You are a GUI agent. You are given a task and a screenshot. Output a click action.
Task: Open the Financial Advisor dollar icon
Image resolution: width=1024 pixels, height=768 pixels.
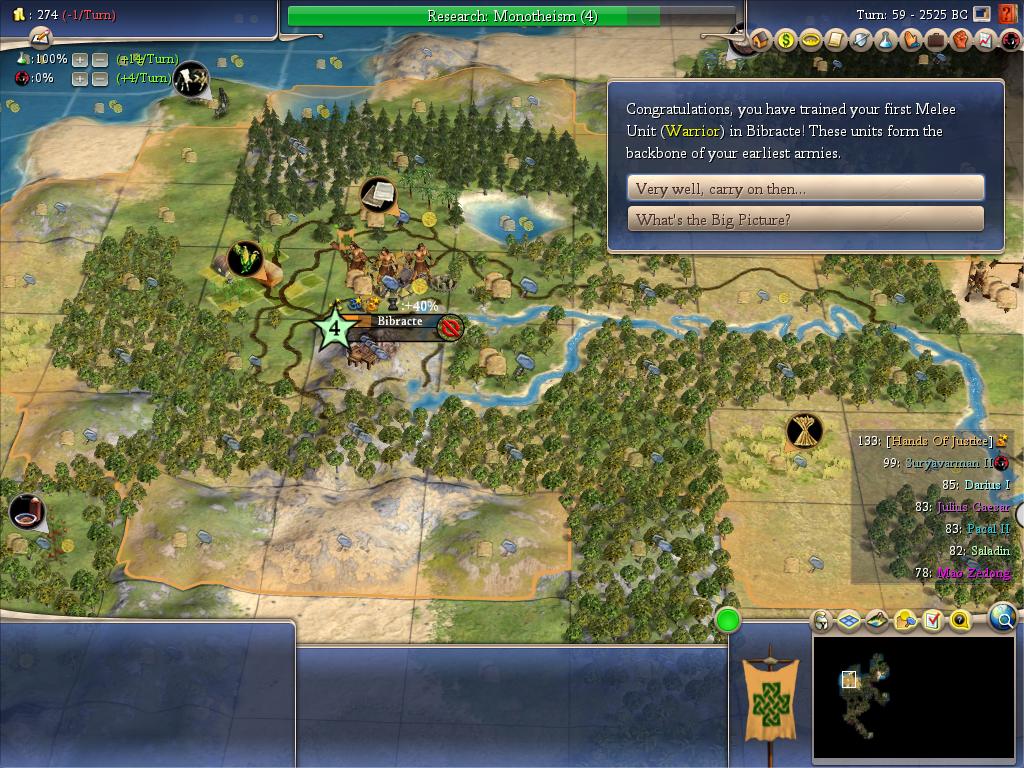pyautogui.click(x=786, y=40)
